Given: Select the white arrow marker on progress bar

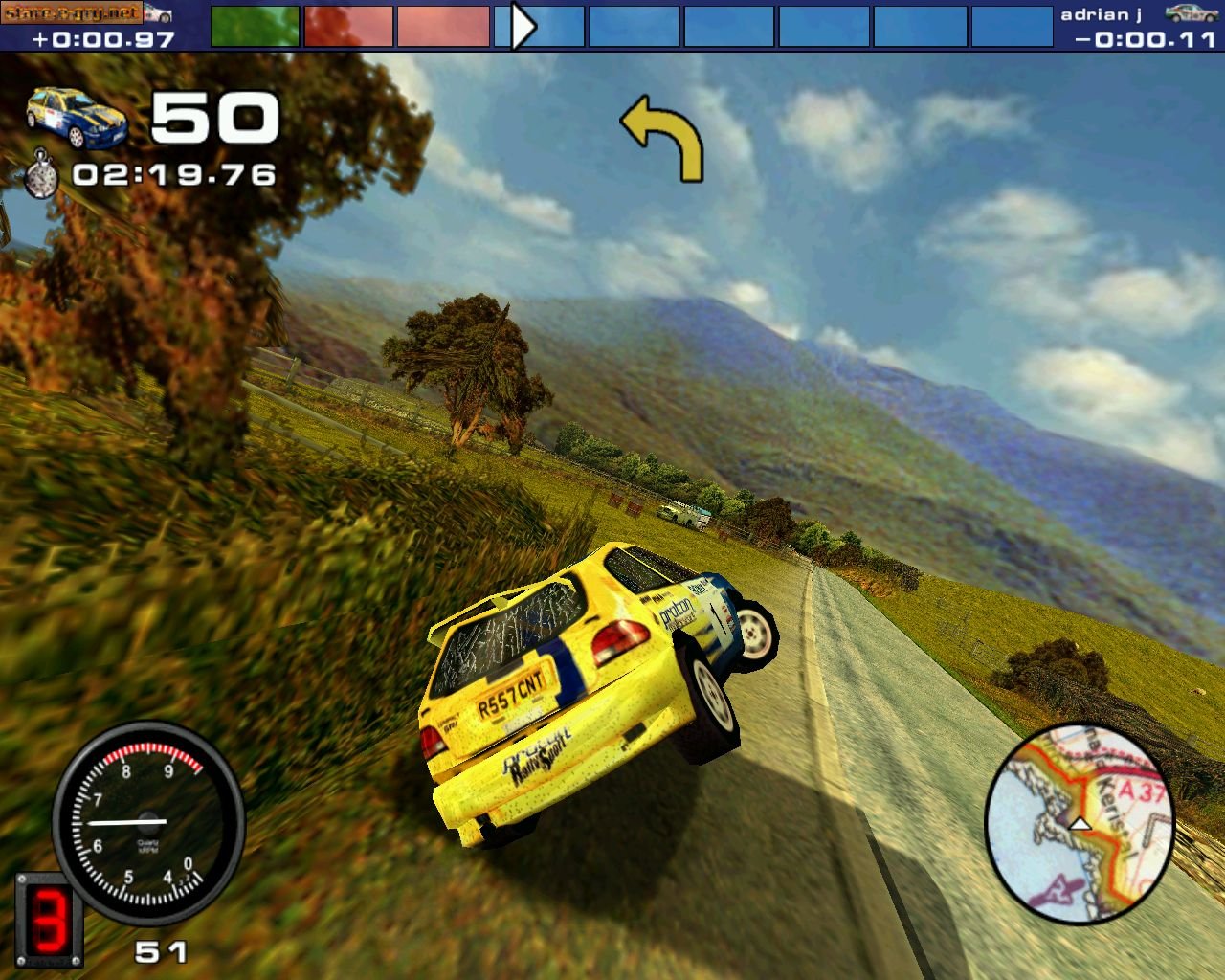Looking at the screenshot, I should tap(522, 26).
